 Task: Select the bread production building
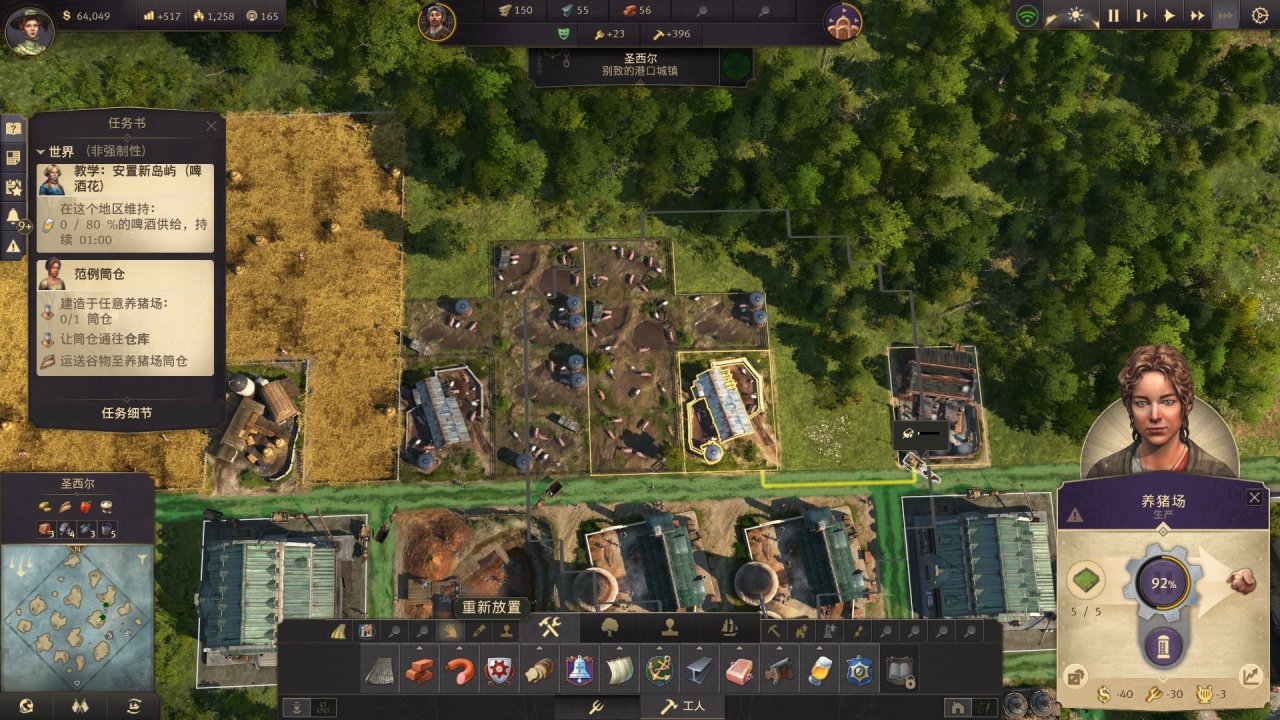pos(539,671)
